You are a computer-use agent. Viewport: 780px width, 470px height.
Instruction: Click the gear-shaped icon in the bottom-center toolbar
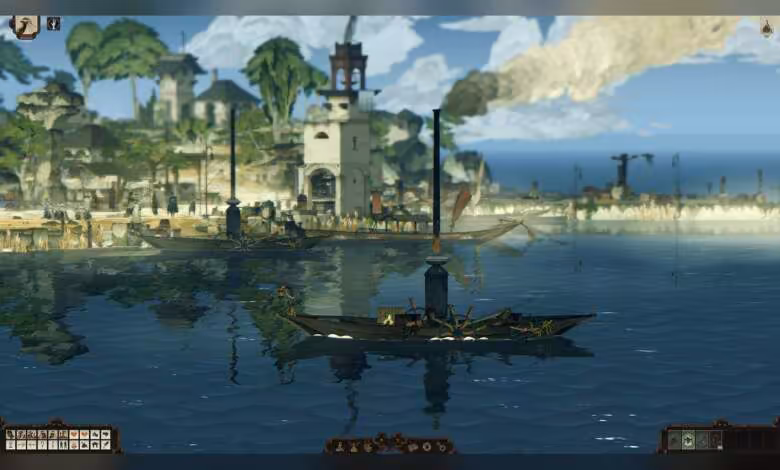click(427, 447)
